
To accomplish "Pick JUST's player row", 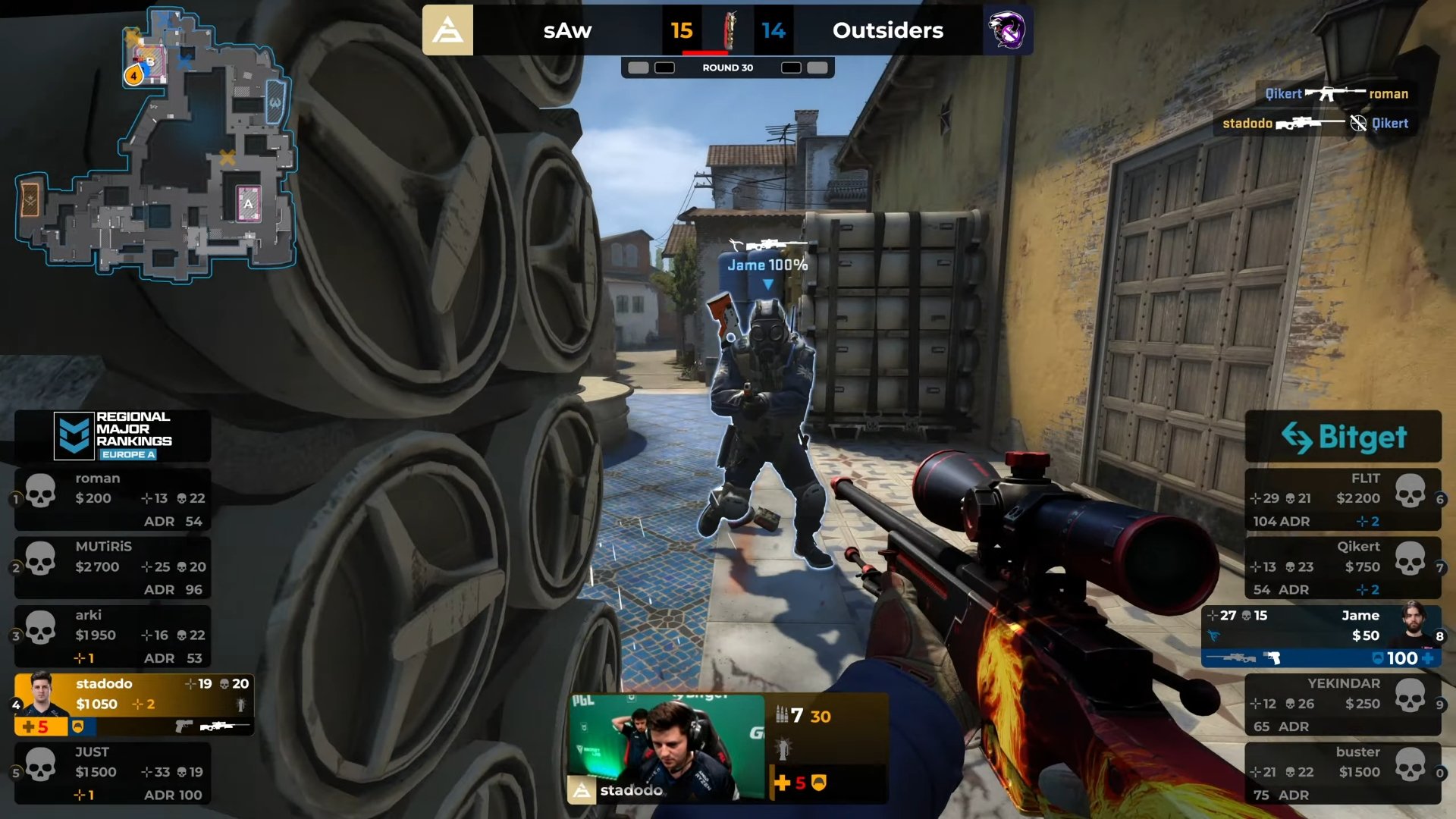I will pyautogui.click(x=112, y=773).
